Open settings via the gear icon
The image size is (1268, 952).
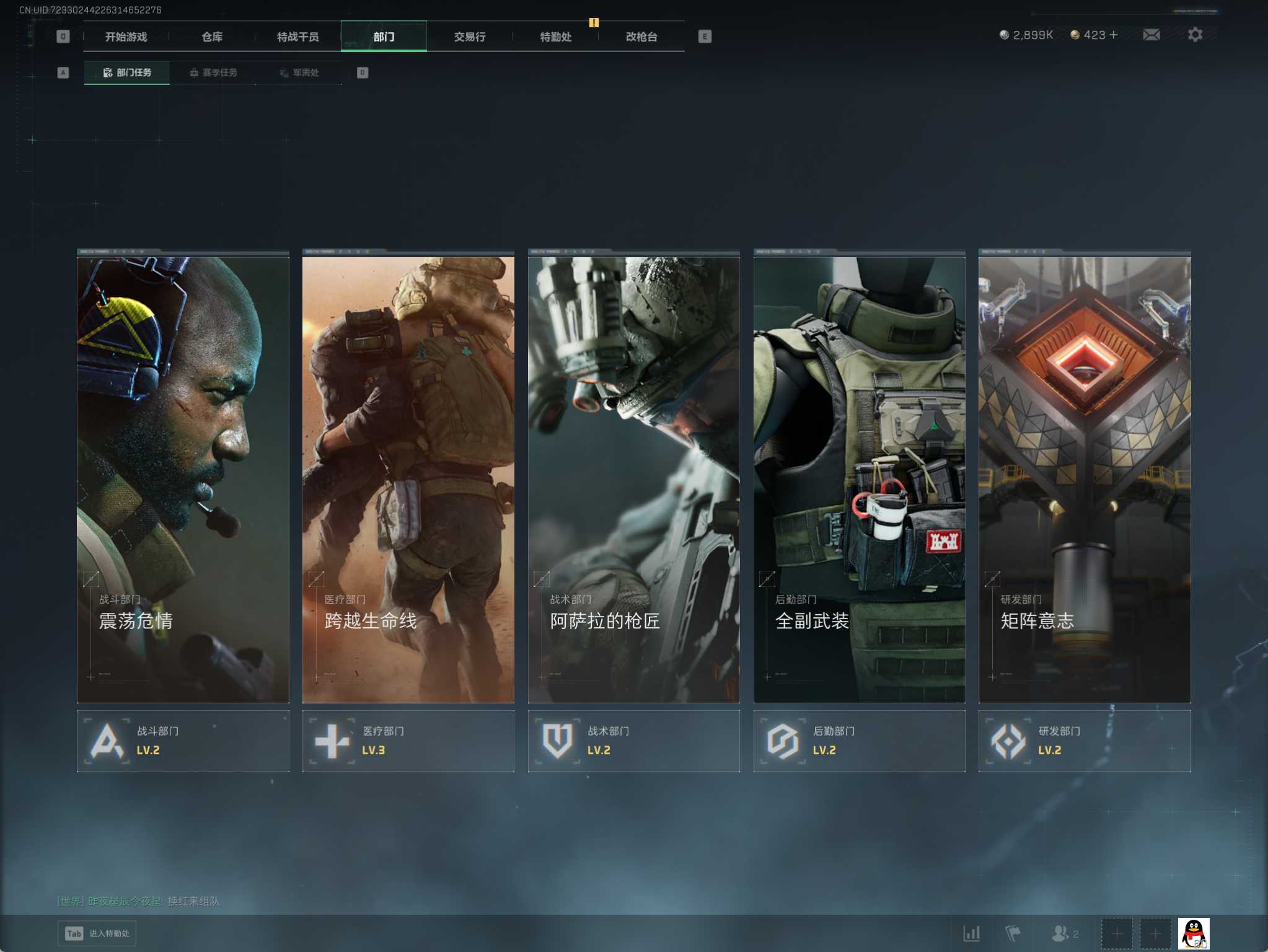tap(1195, 35)
